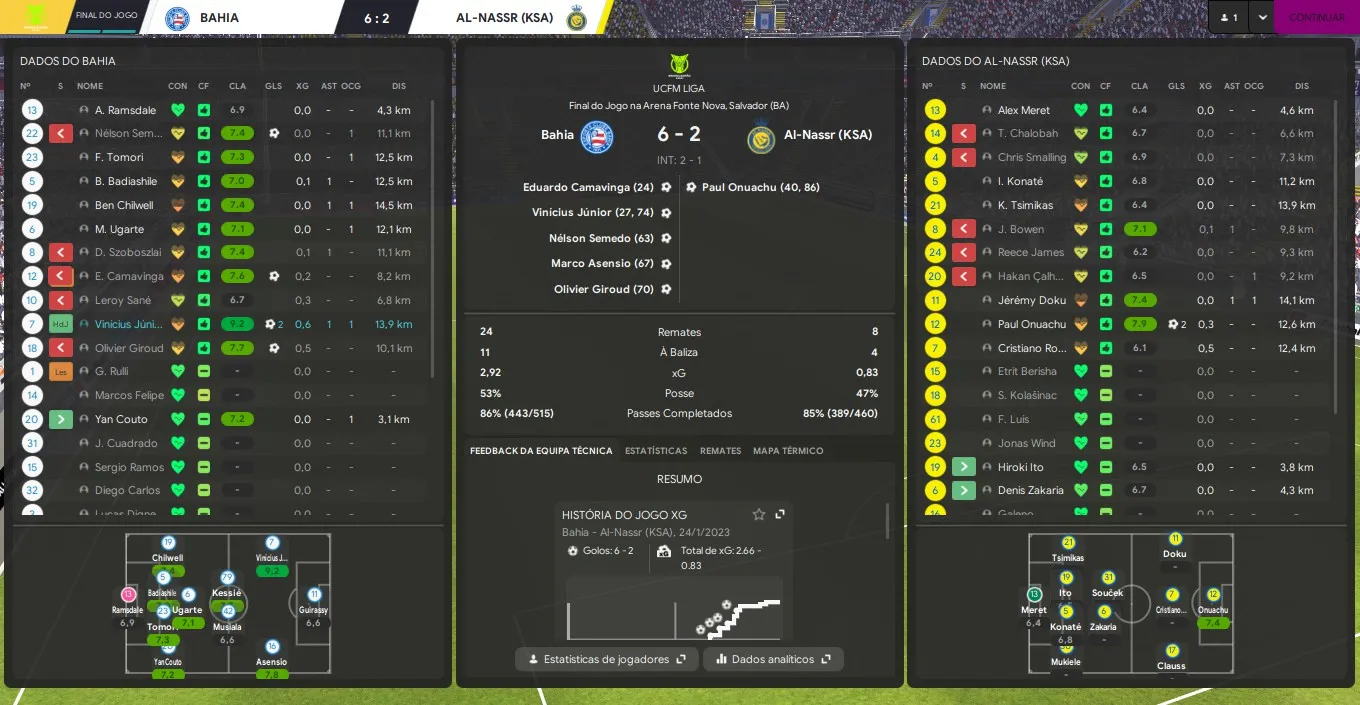1360x705 pixels.
Task: Open the user count button in top bar
Action: [1228, 17]
